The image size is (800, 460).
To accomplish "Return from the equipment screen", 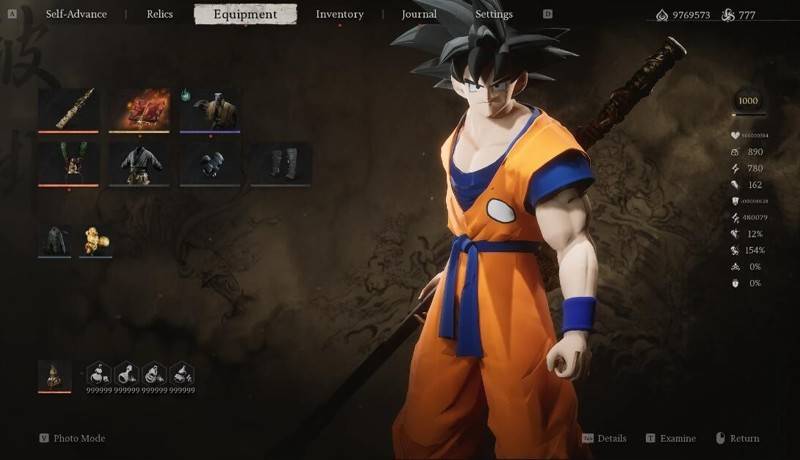I will (x=743, y=438).
